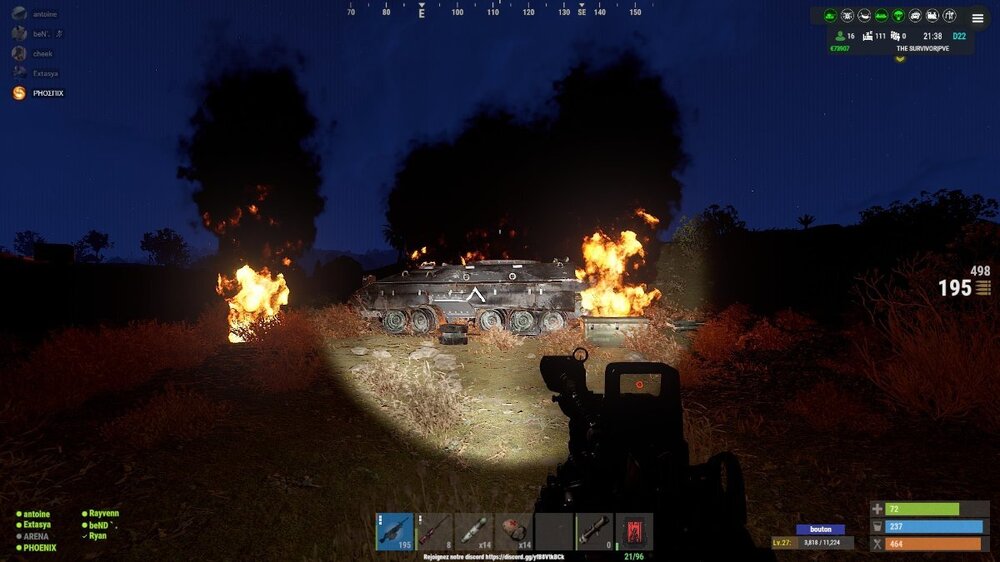Click the parachute airdrop event icon
Viewport: 1000px width, 562px height.
click(898, 16)
